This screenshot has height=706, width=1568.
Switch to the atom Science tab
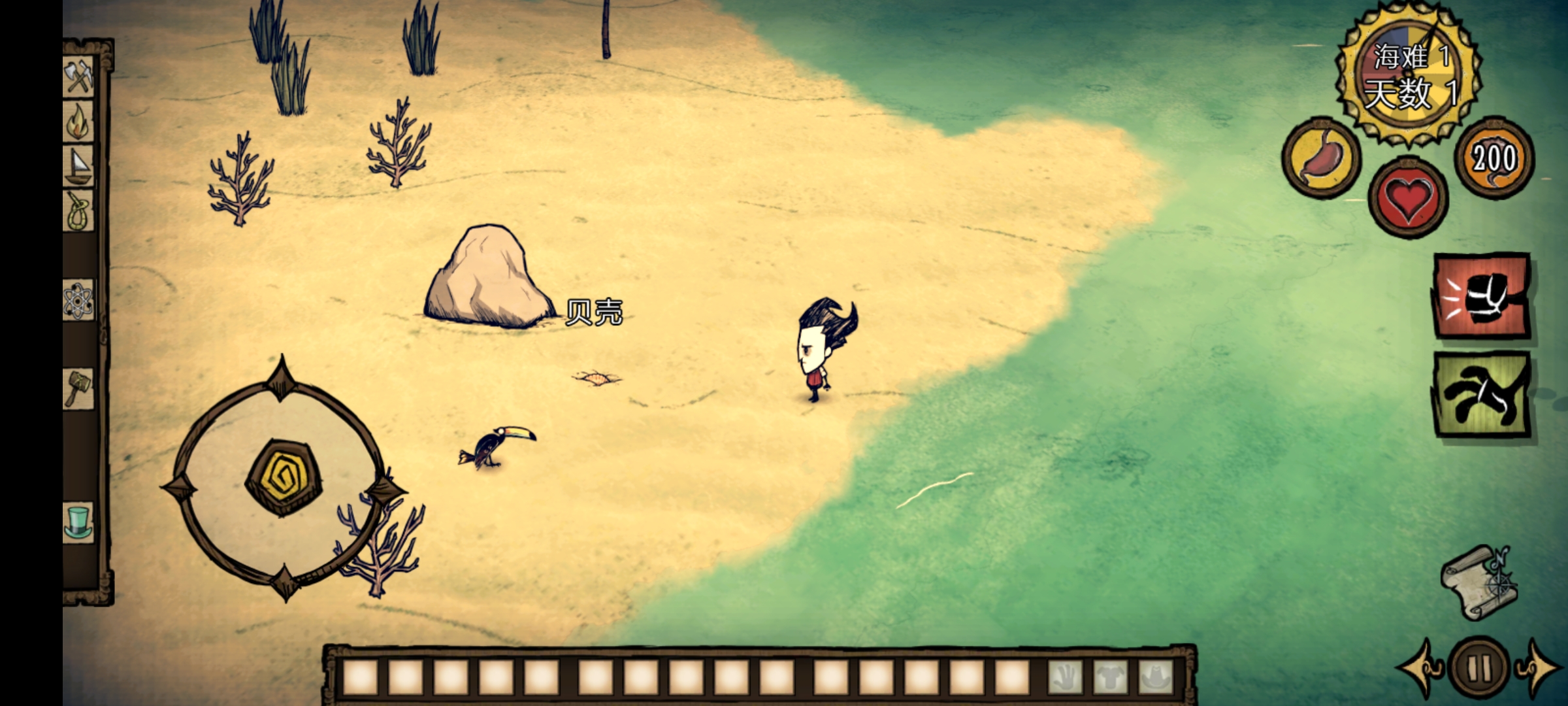coord(78,301)
